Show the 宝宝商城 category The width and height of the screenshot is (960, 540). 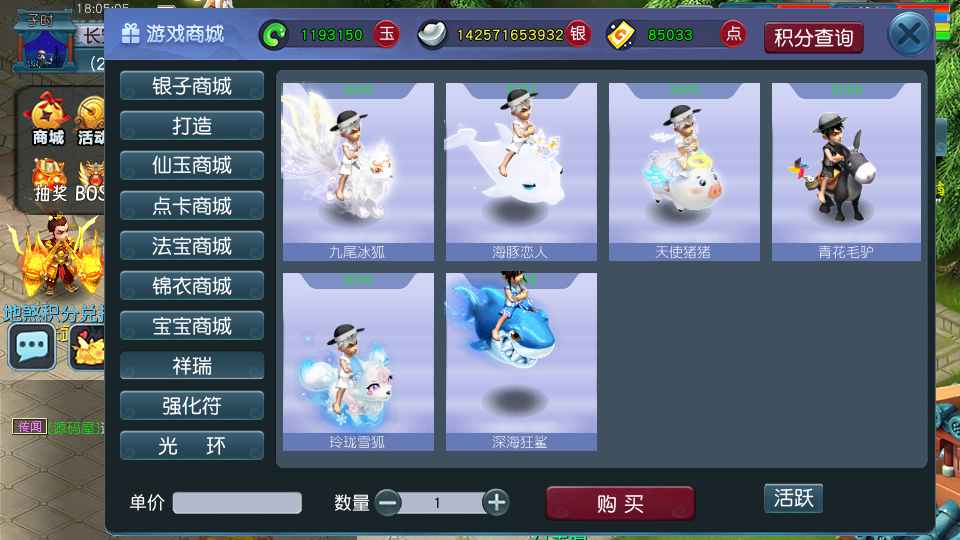[192, 326]
